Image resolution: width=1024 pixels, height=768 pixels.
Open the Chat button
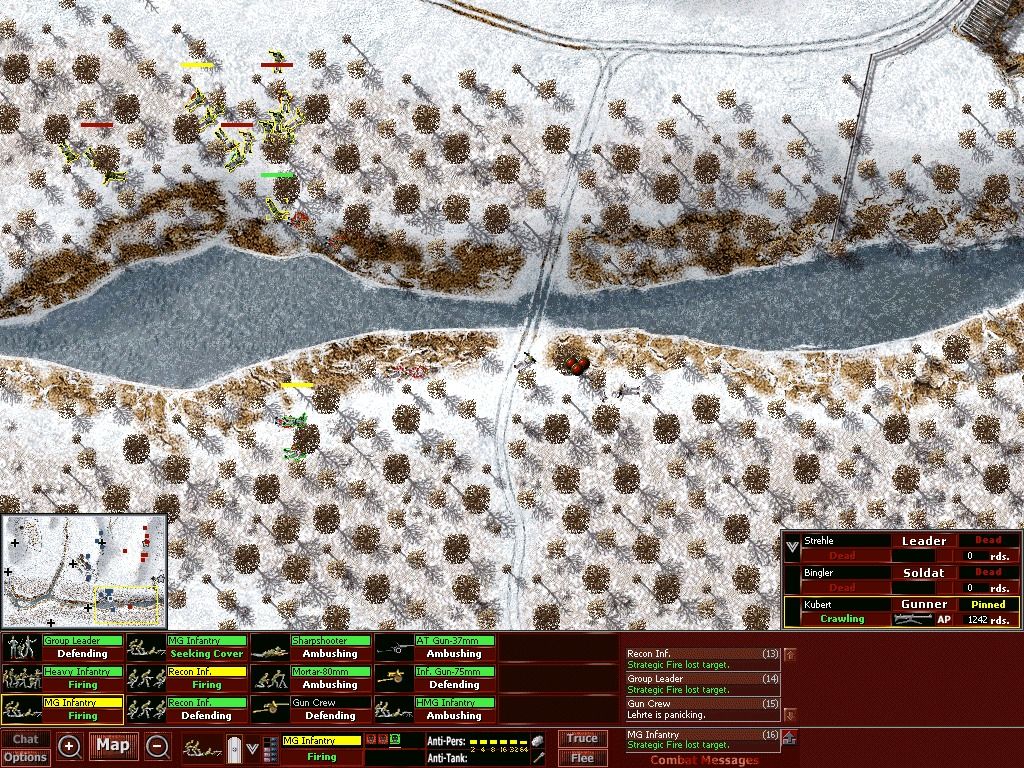(25, 740)
